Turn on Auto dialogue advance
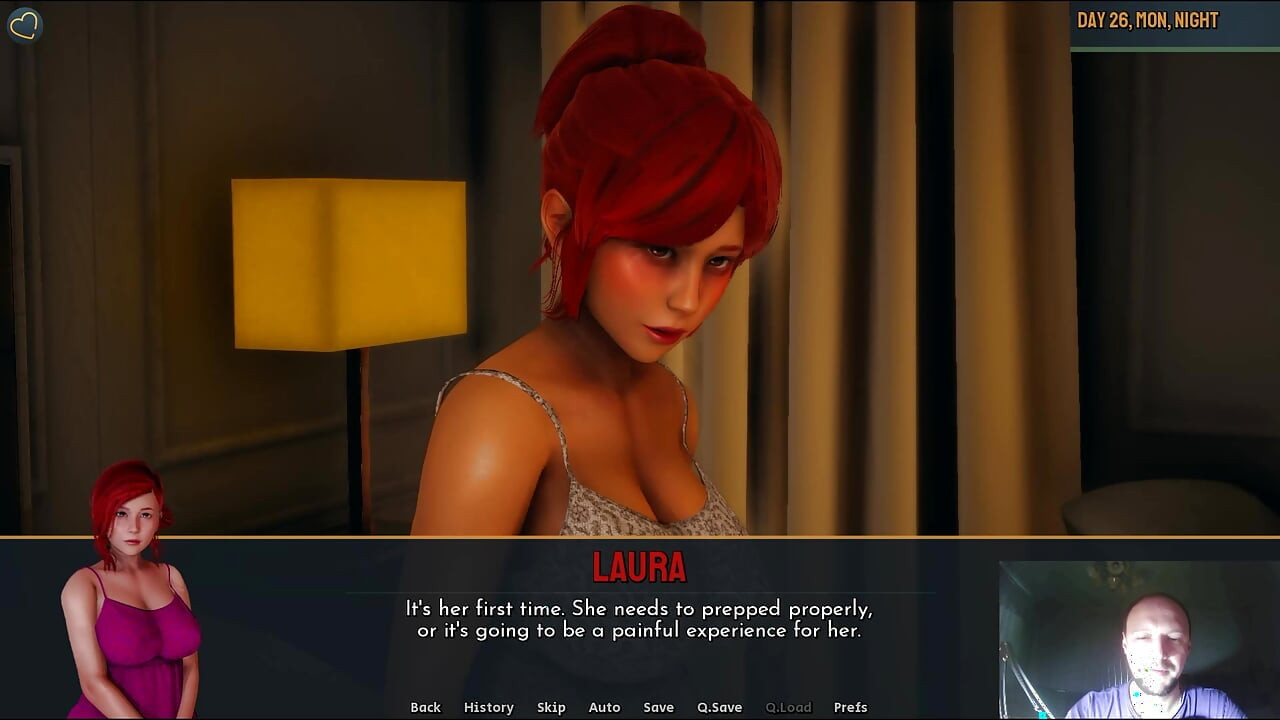Screen dimensions: 1280x720 (x=604, y=707)
